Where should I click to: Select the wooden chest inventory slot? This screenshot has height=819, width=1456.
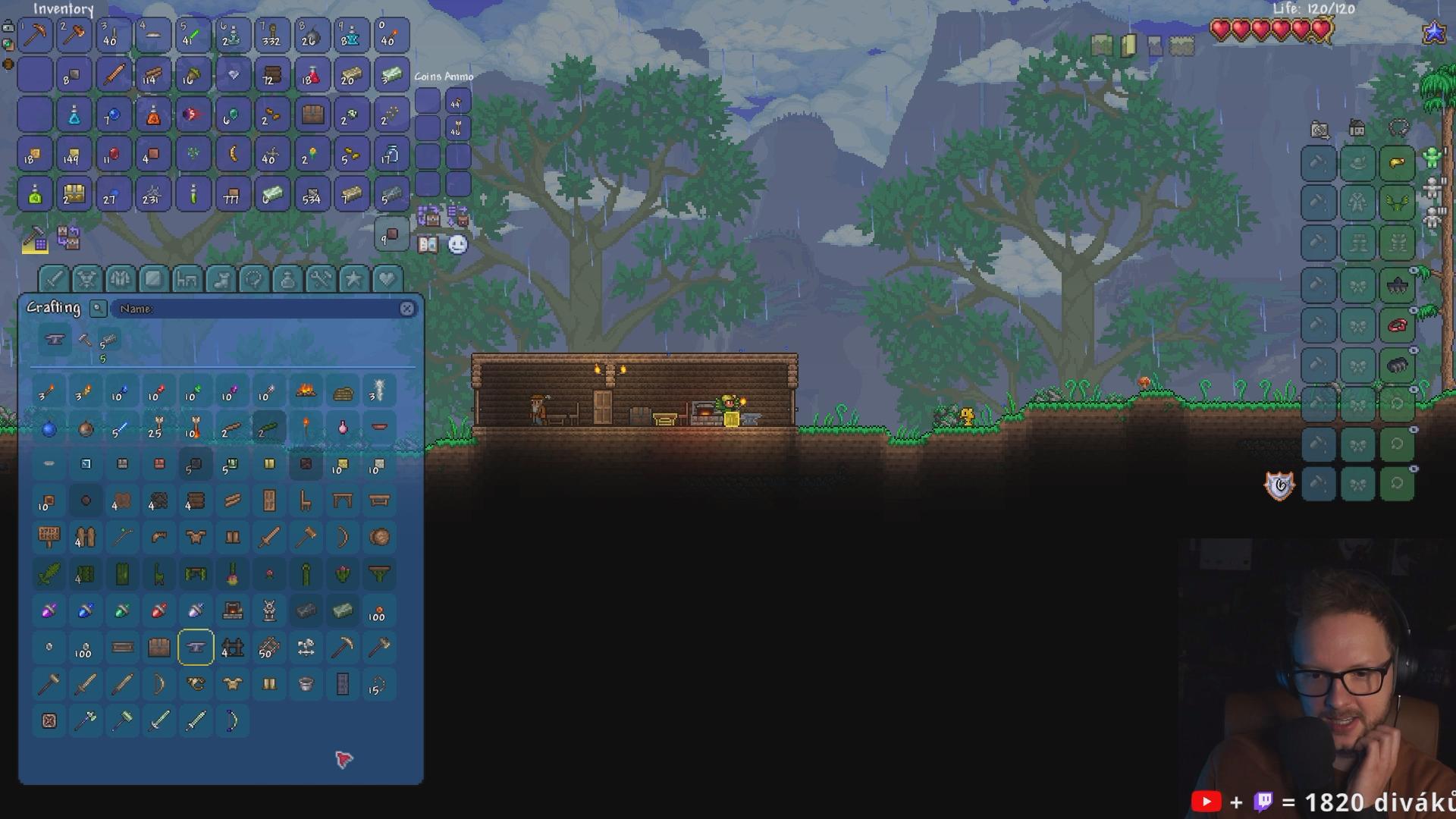312,115
